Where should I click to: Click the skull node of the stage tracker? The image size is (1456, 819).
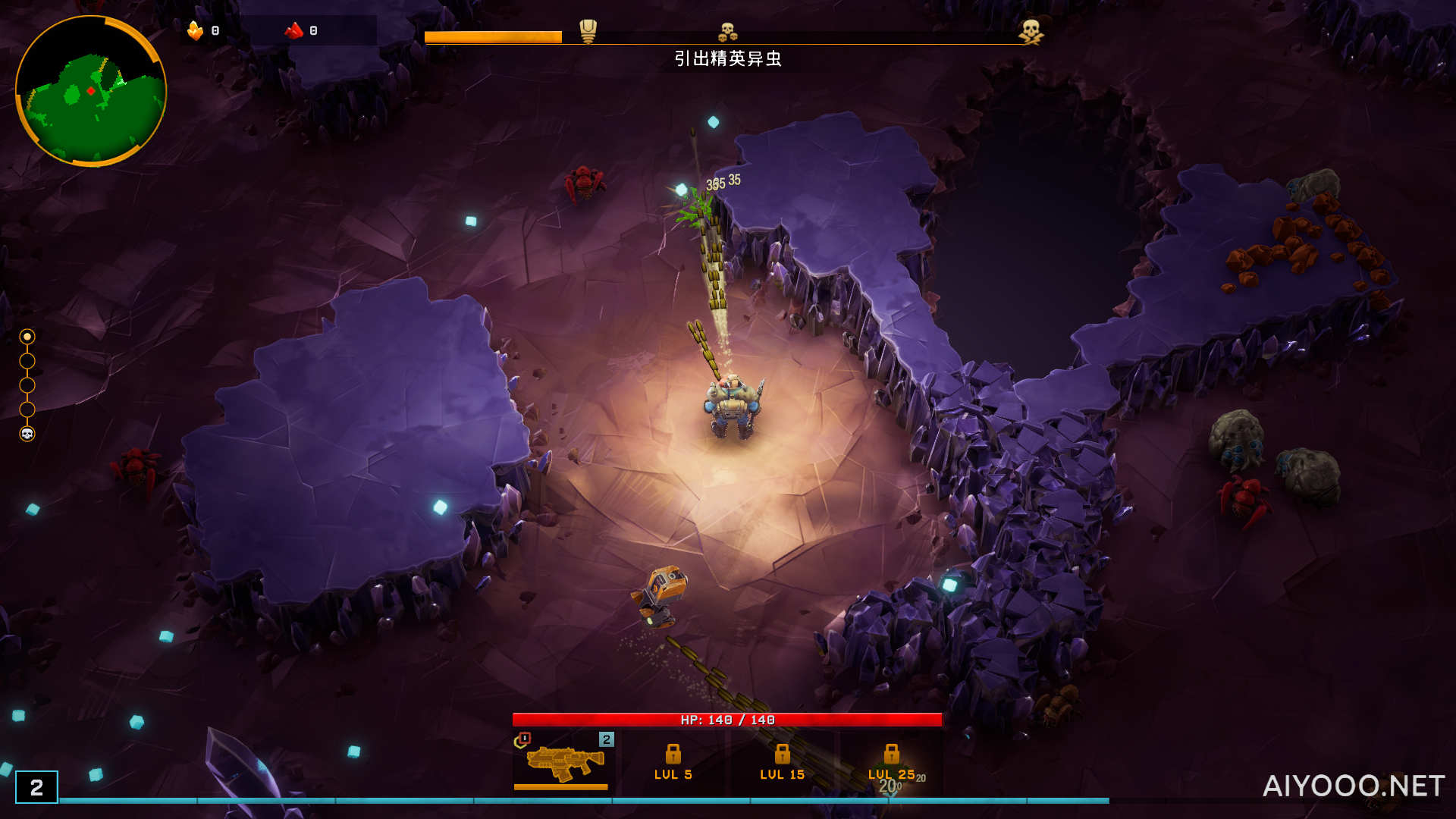click(x=27, y=434)
